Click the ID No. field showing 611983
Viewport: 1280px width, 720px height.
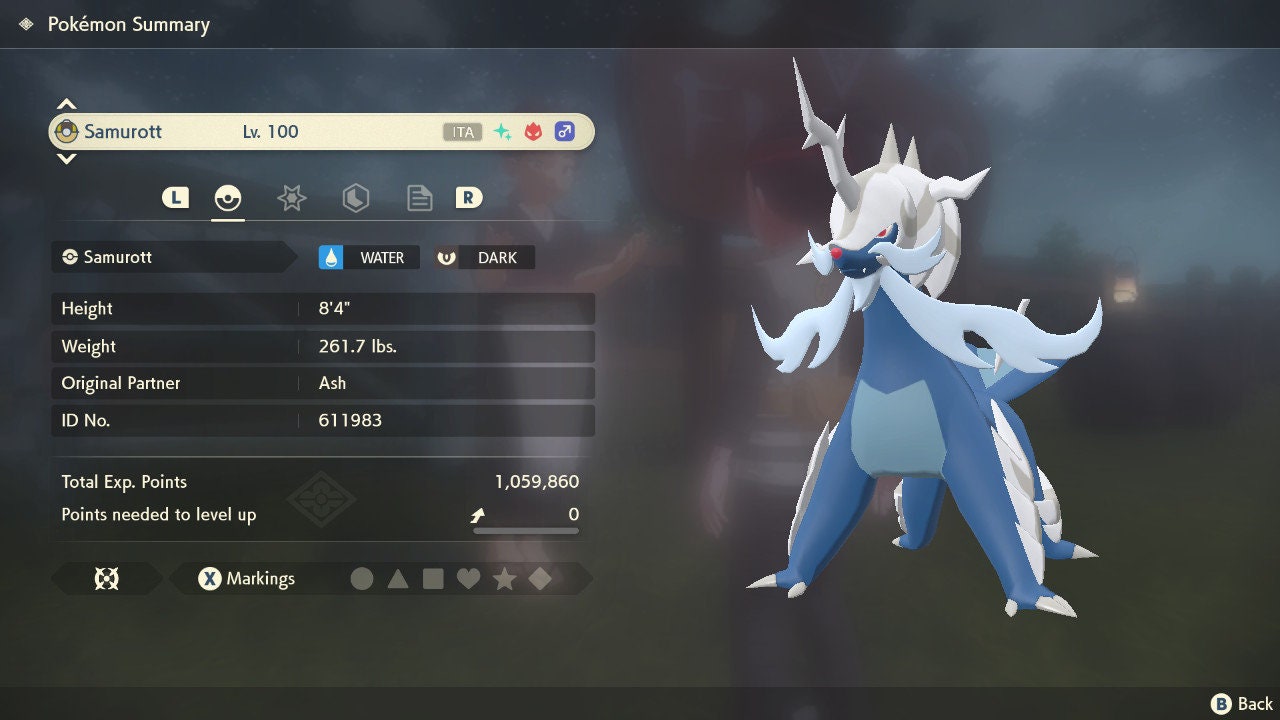point(320,420)
